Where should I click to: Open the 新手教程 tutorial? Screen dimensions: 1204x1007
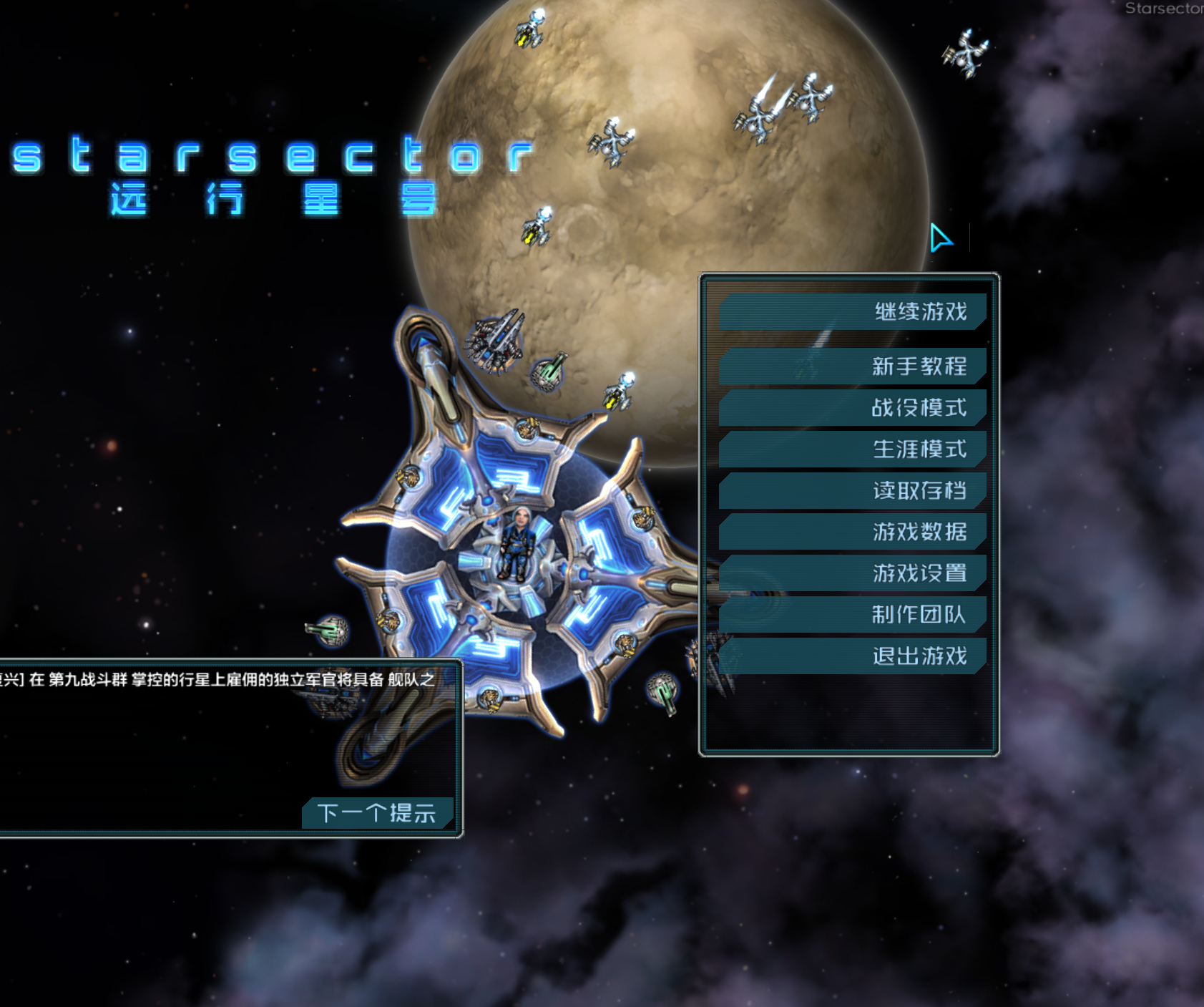click(x=853, y=366)
